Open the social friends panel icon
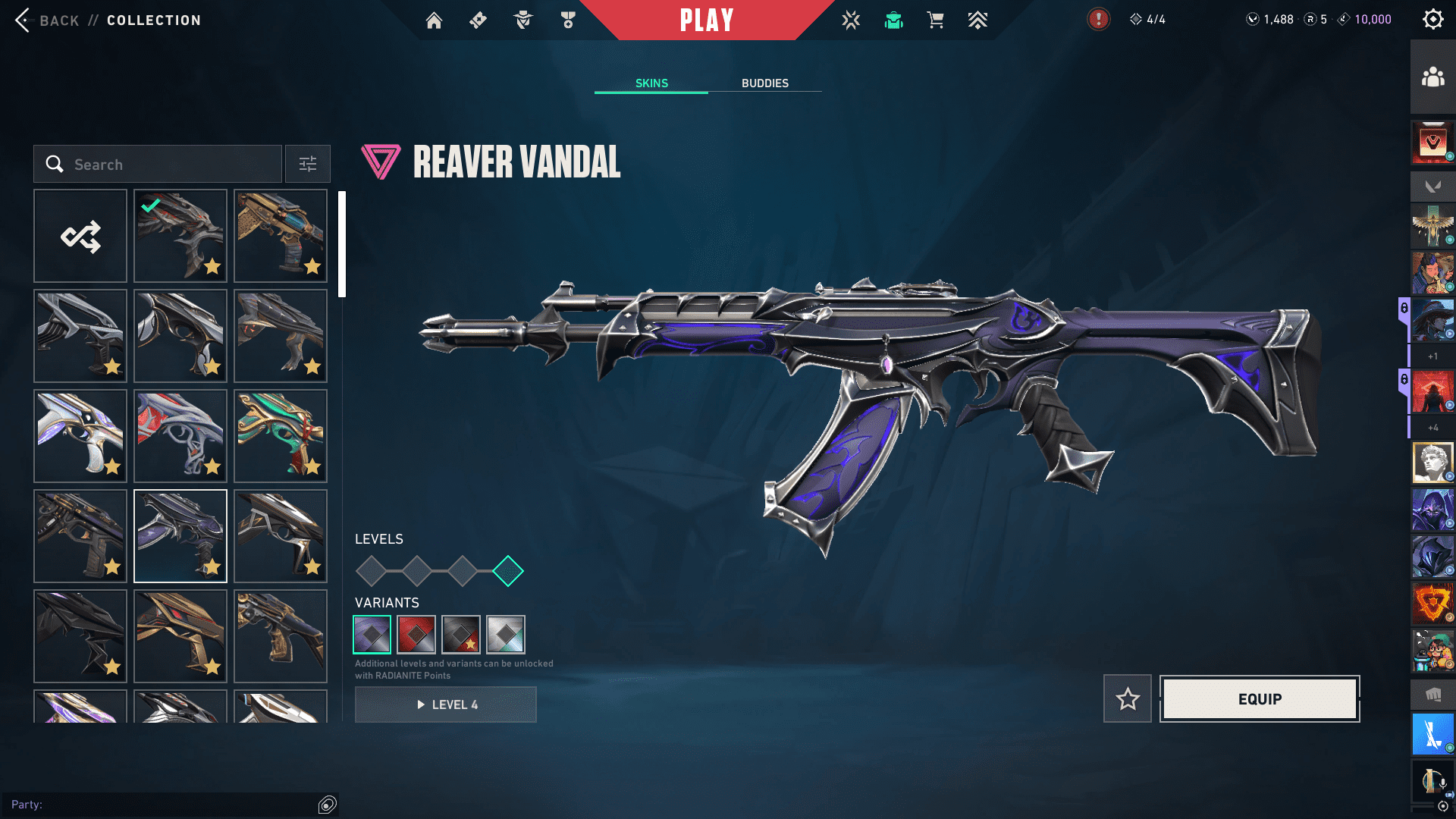 pyautogui.click(x=1432, y=77)
